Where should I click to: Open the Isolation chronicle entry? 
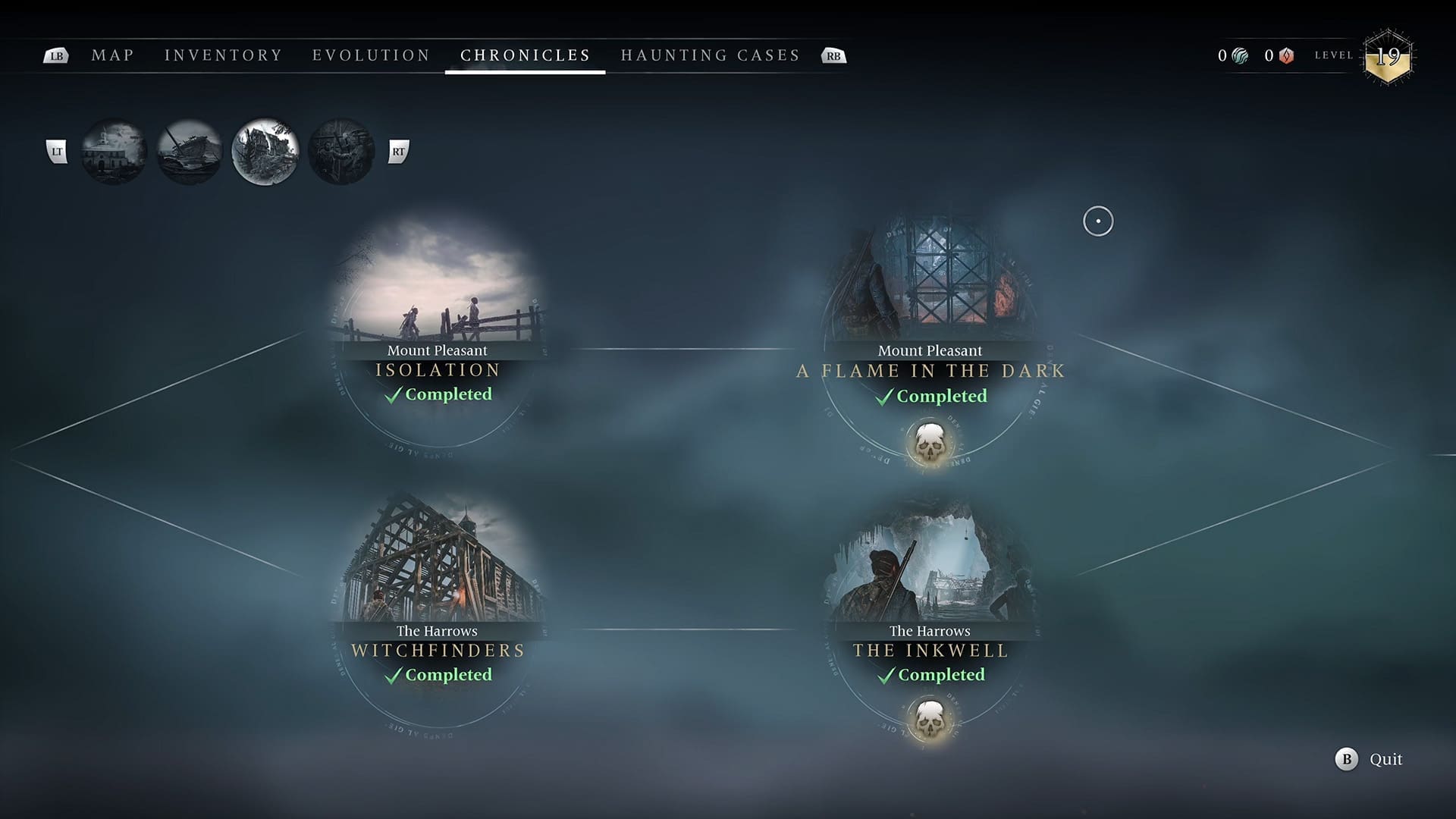pyautogui.click(x=438, y=318)
